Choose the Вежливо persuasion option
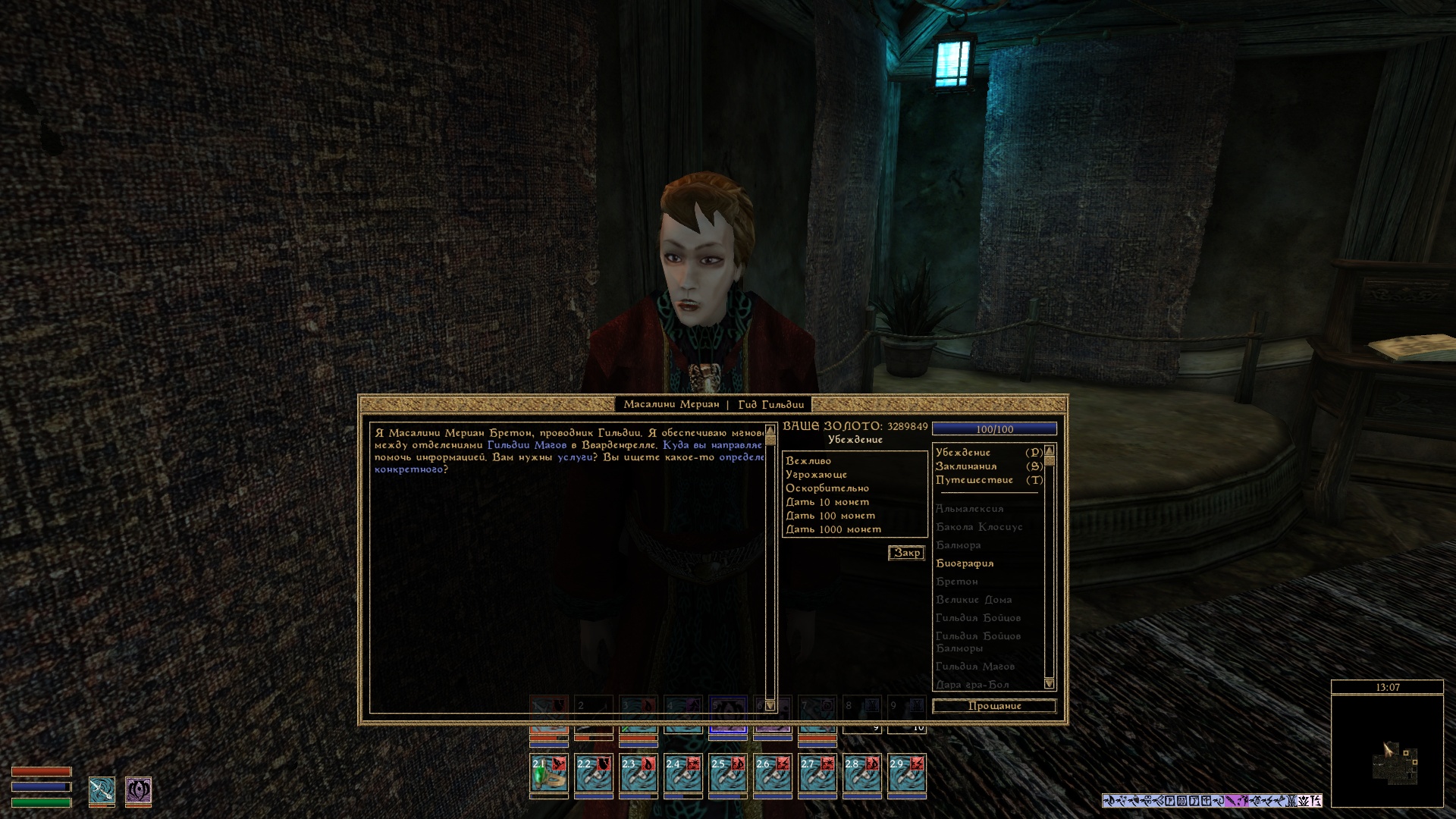 tap(808, 461)
